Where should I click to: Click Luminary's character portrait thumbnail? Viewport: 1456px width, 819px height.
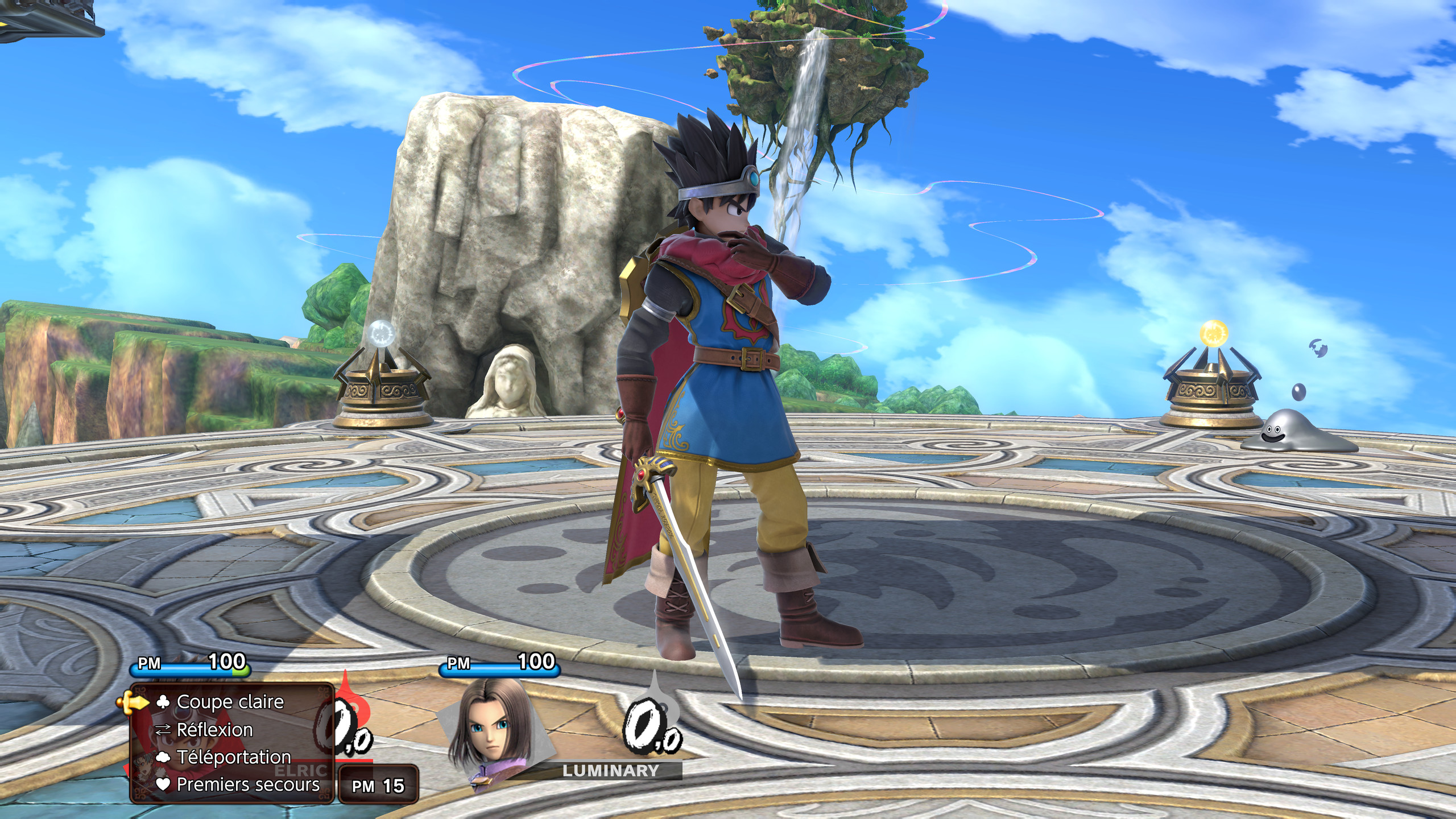(486, 734)
